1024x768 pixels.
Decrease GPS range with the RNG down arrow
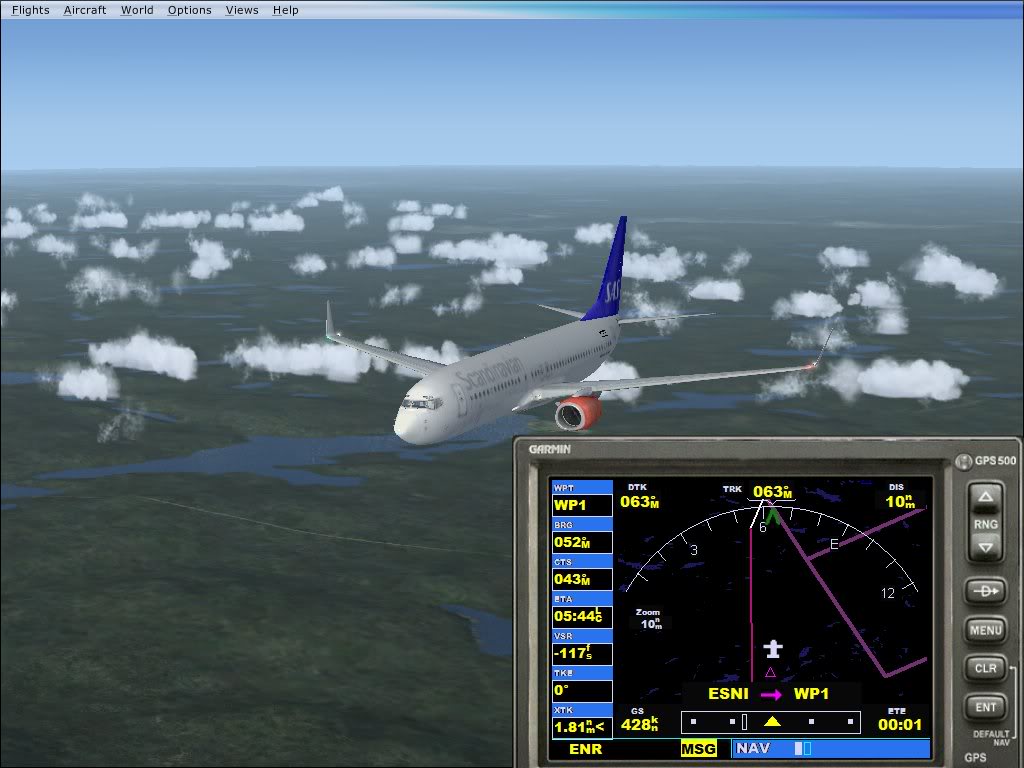[986, 546]
